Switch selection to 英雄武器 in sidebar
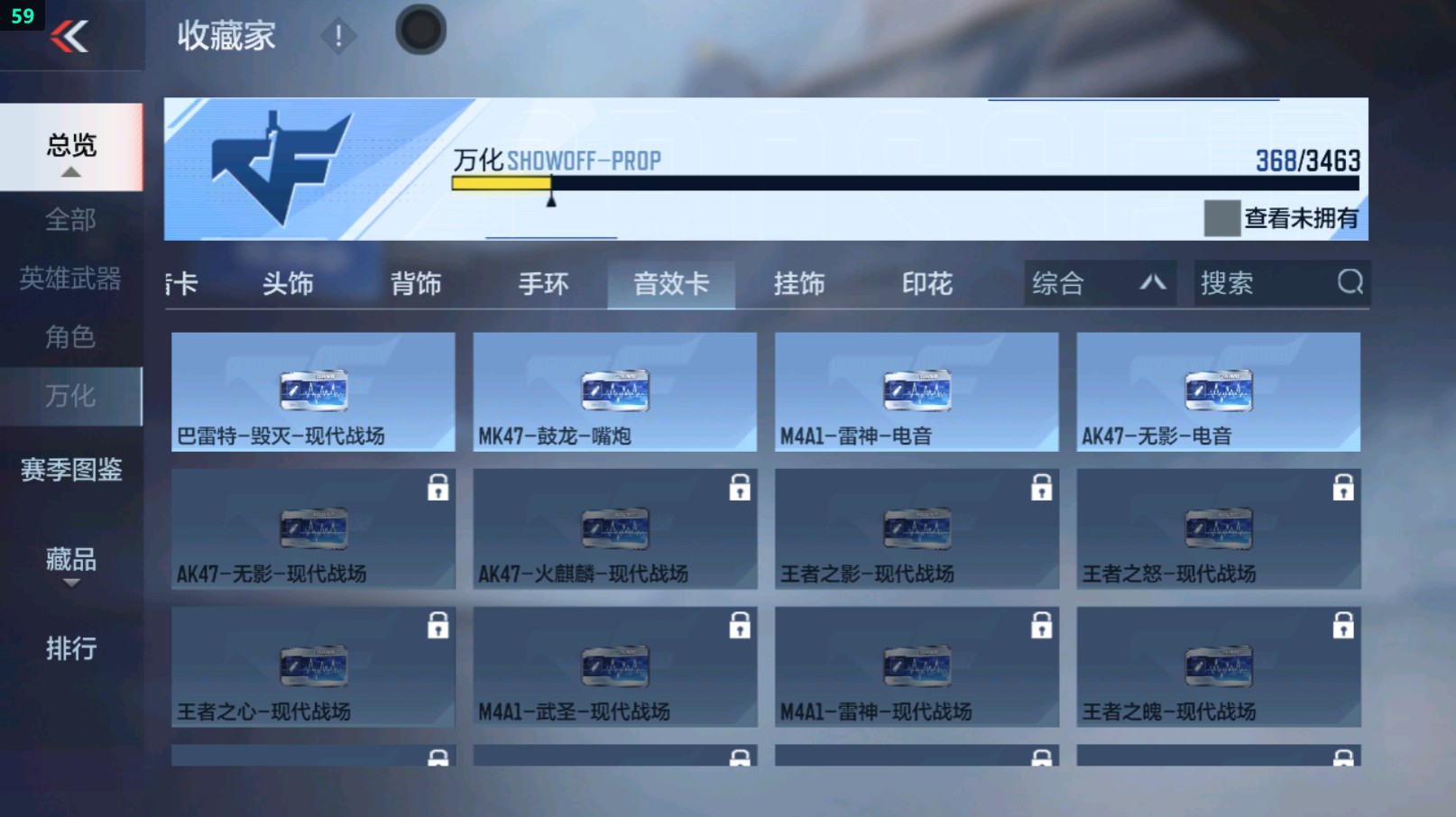The height and width of the screenshot is (817, 1456). pos(72,280)
